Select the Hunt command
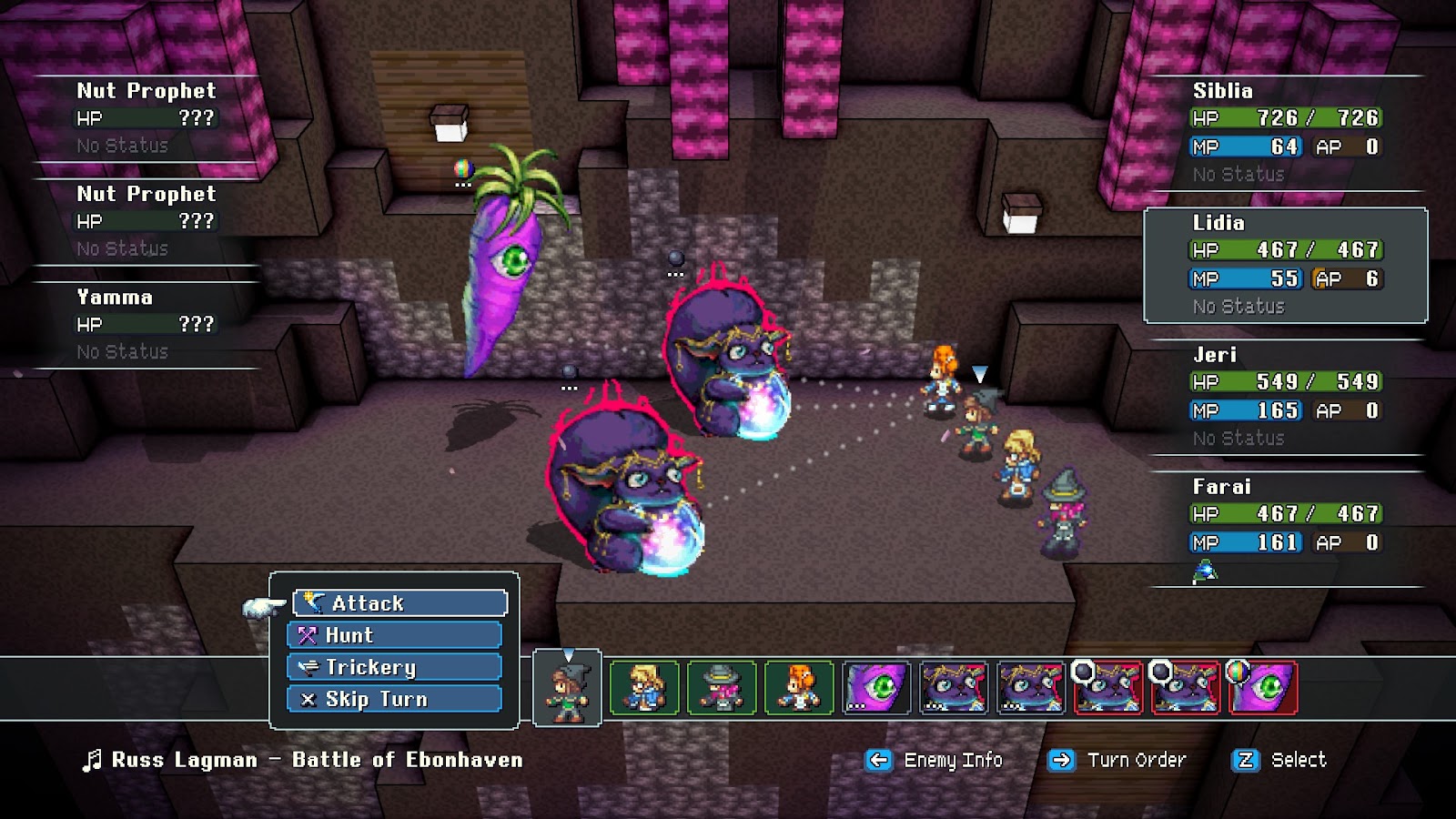 (x=395, y=635)
